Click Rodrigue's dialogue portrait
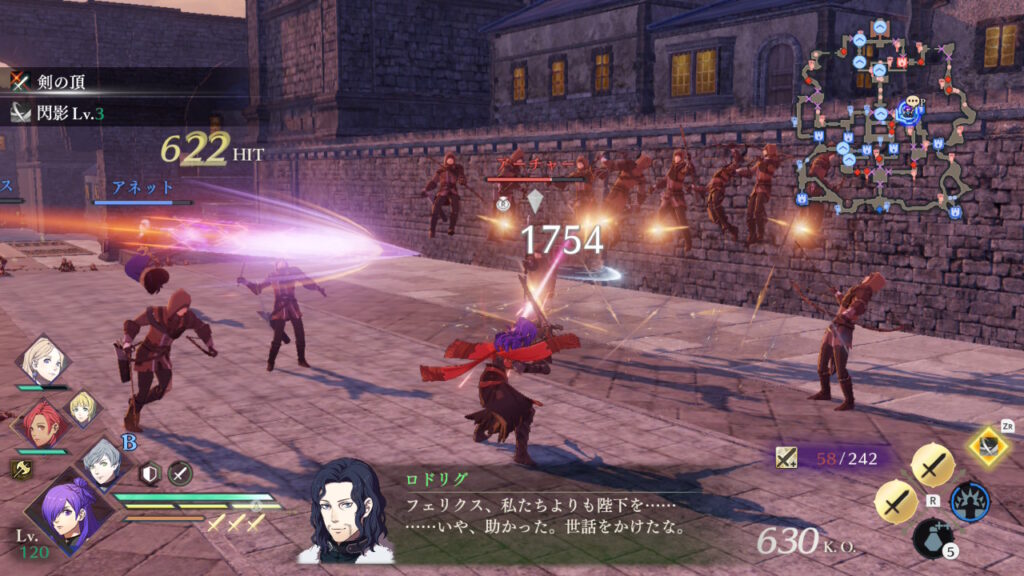The width and height of the screenshot is (1024, 576). 347,509
